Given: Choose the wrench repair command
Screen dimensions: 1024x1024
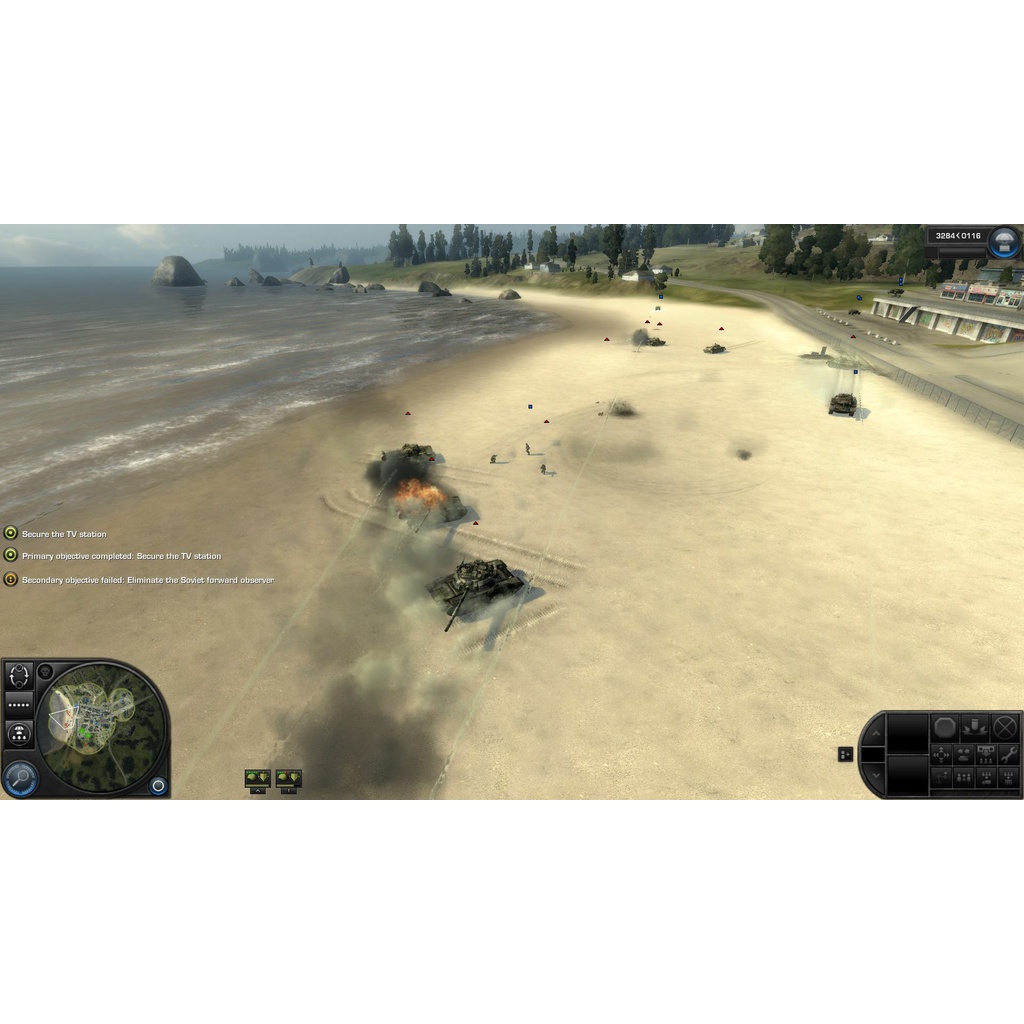Looking at the screenshot, I should point(1008,753).
